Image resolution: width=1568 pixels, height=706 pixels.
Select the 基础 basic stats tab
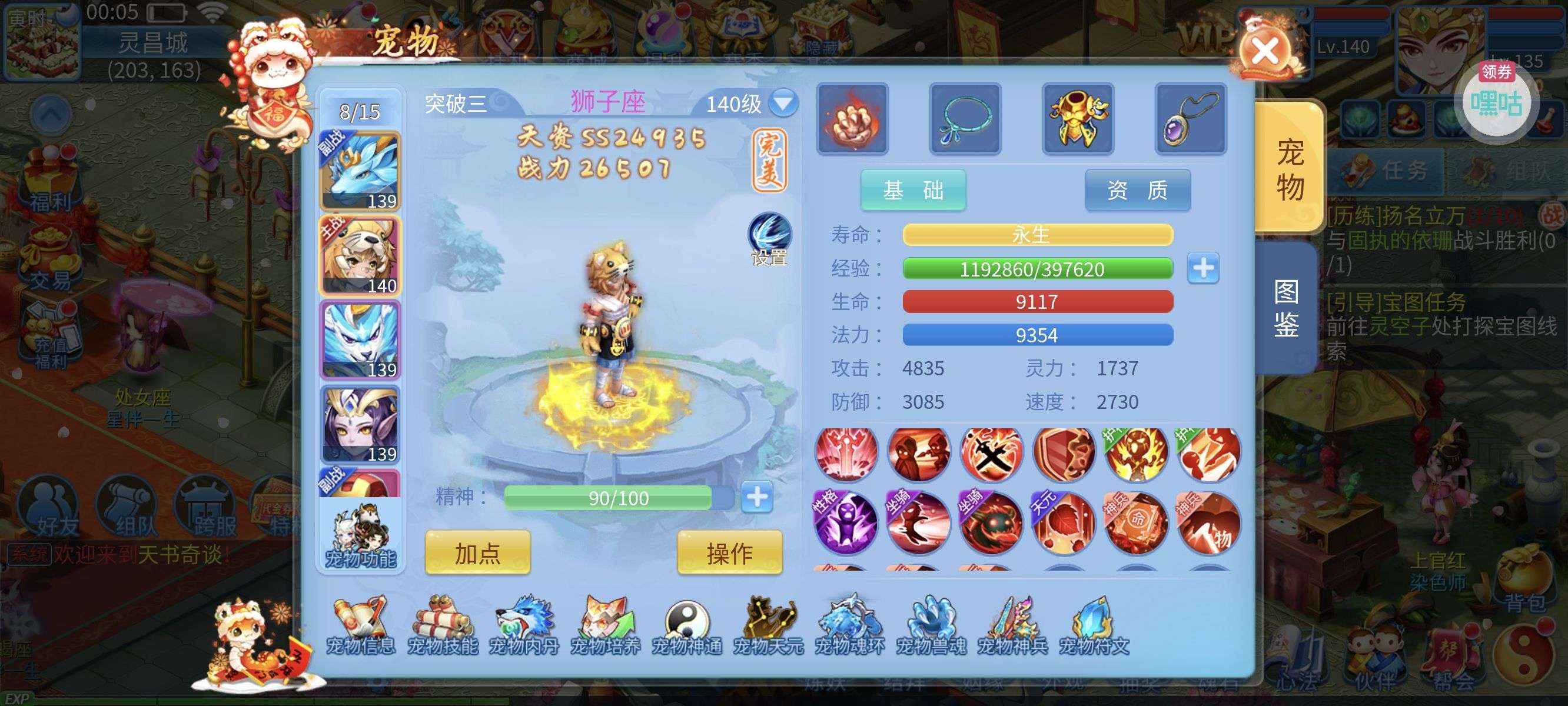912,191
